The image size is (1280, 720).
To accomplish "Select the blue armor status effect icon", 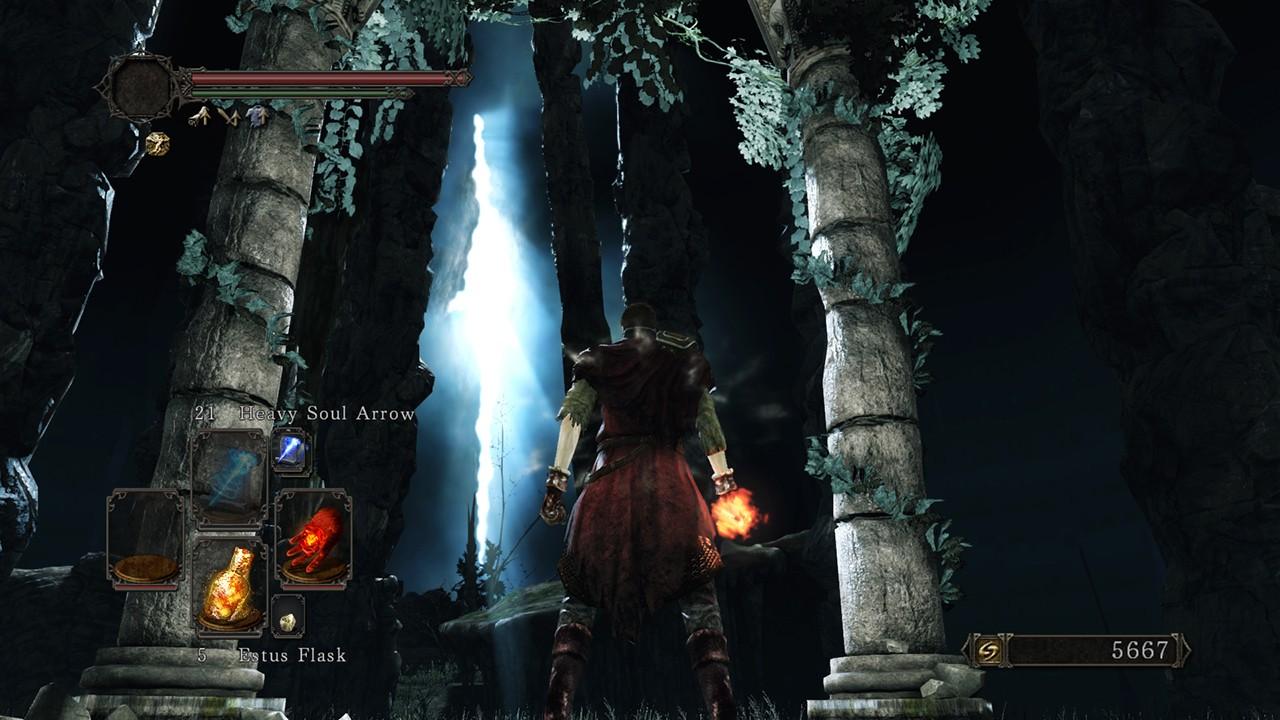I will point(257,117).
